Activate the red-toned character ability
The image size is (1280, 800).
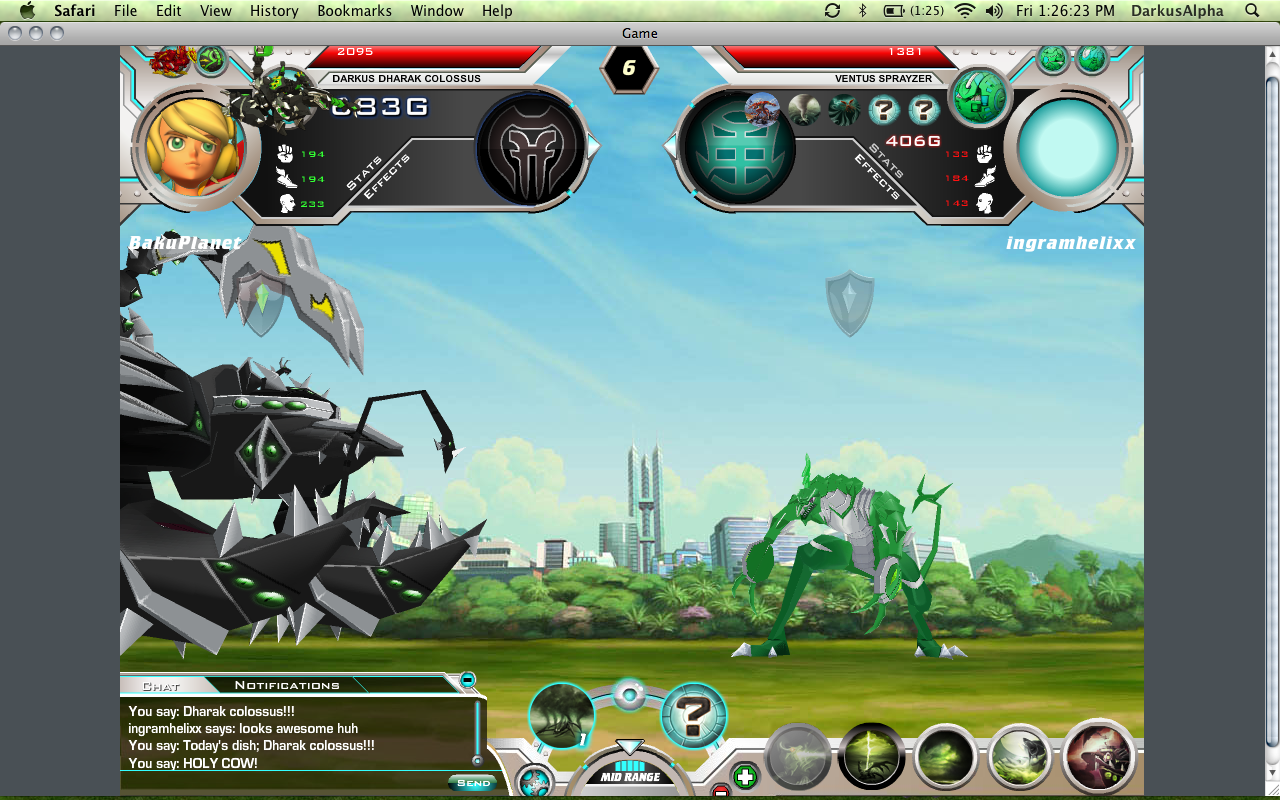coord(1098,757)
